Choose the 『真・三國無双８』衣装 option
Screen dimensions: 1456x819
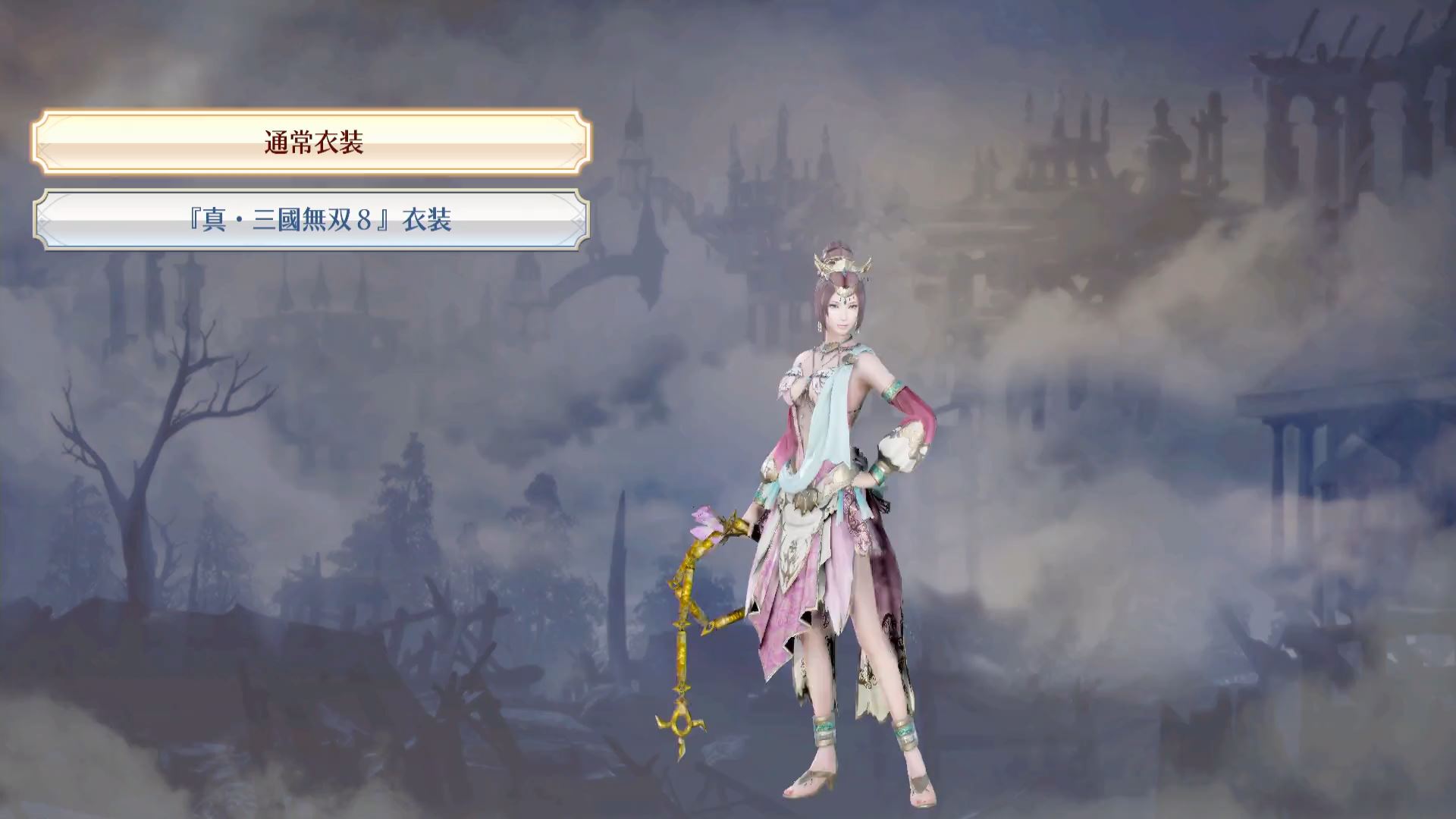click(x=312, y=220)
